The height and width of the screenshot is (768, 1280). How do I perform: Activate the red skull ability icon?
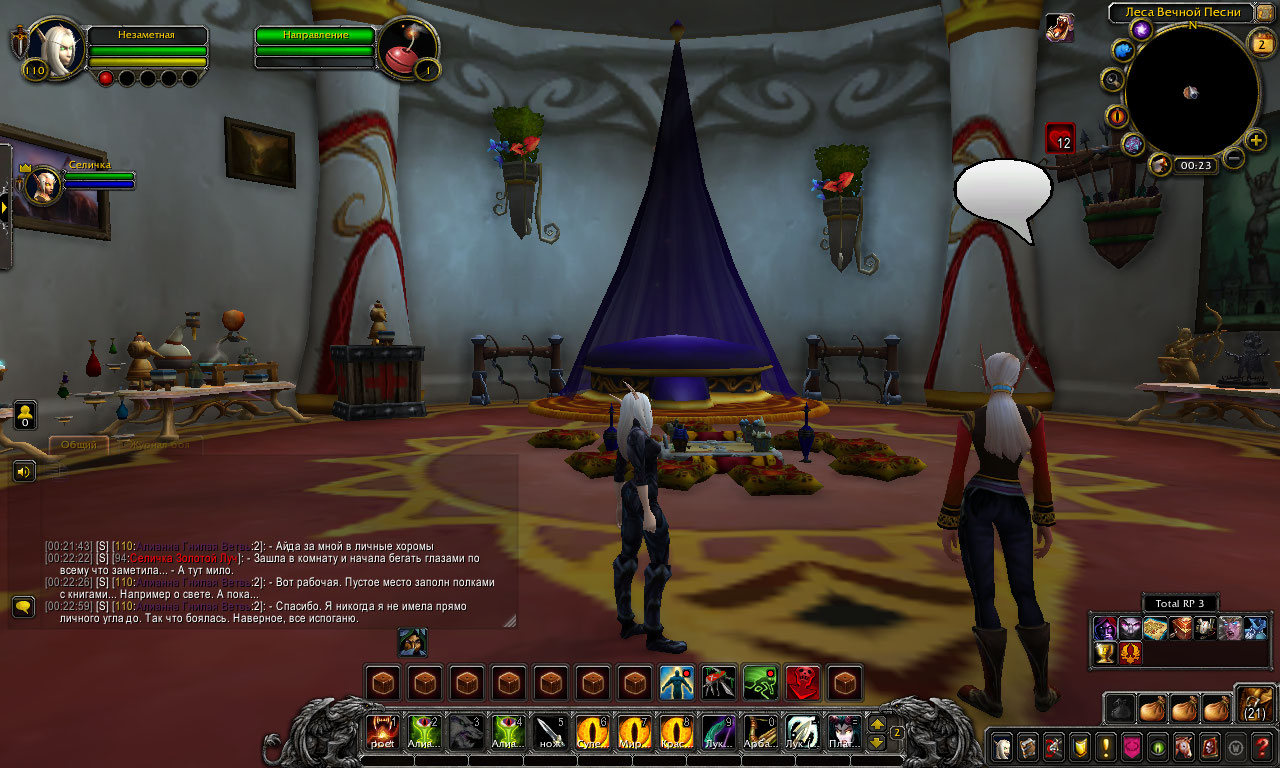(803, 683)
